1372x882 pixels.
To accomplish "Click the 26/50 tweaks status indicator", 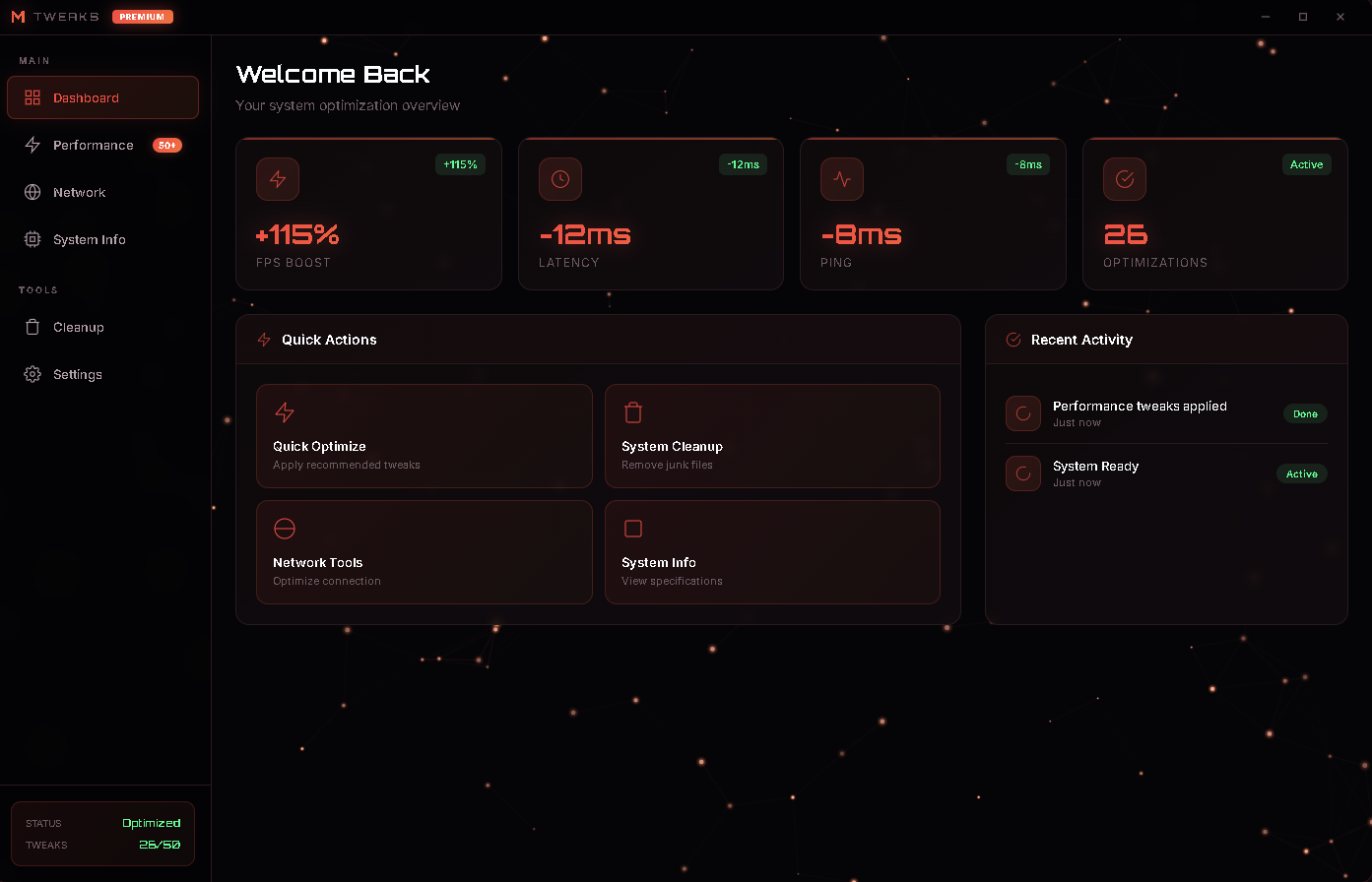I will click(160, 845).
